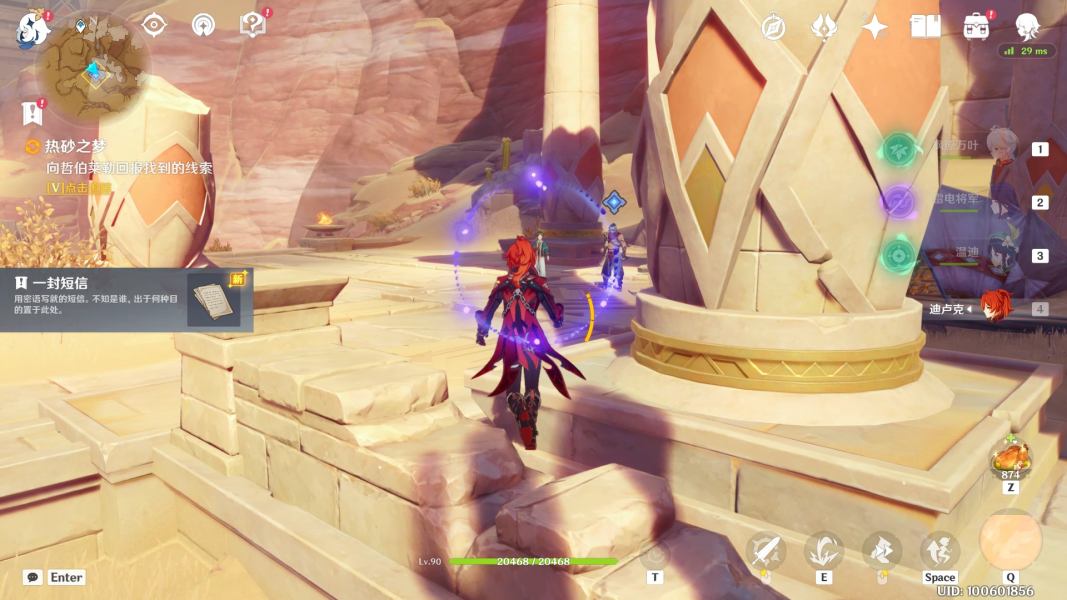The width and height of the screenshot is (1067, 600).
Task: Activate Diluc's elemental skill icon
Action: tap(824, 551)
